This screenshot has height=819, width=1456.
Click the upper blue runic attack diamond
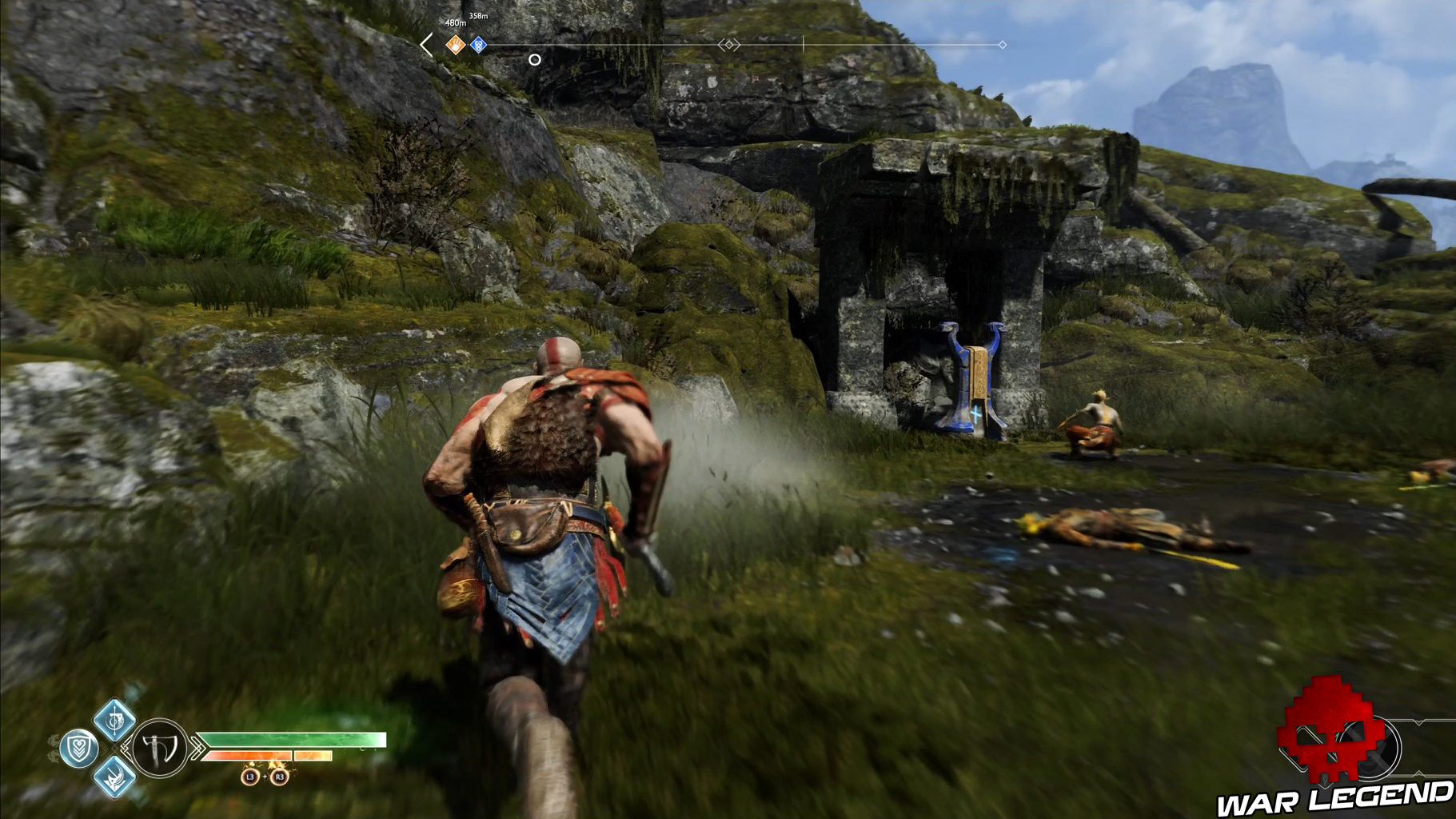(116, 721)
